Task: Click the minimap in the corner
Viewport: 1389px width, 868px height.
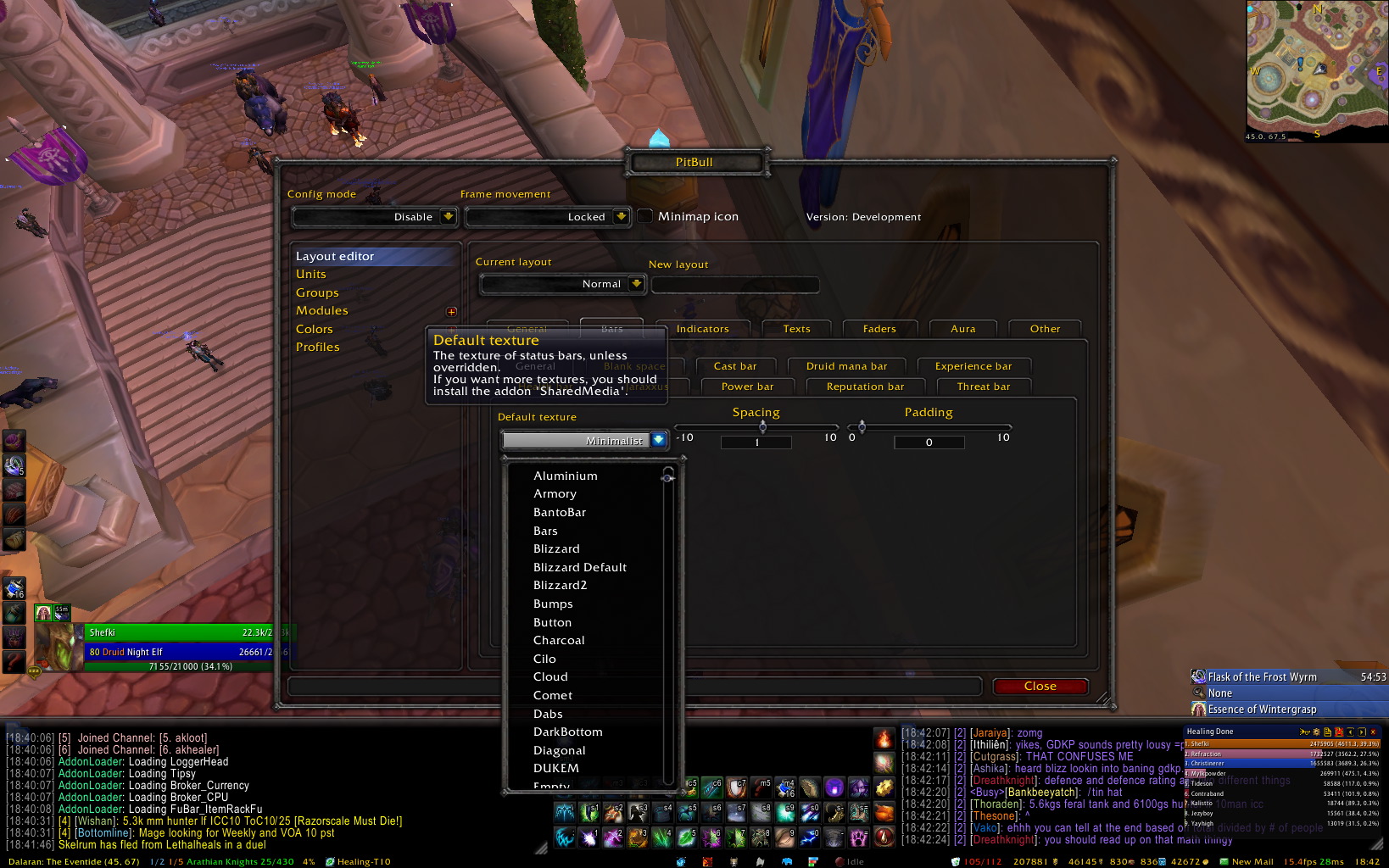Action: (1316, 70)
